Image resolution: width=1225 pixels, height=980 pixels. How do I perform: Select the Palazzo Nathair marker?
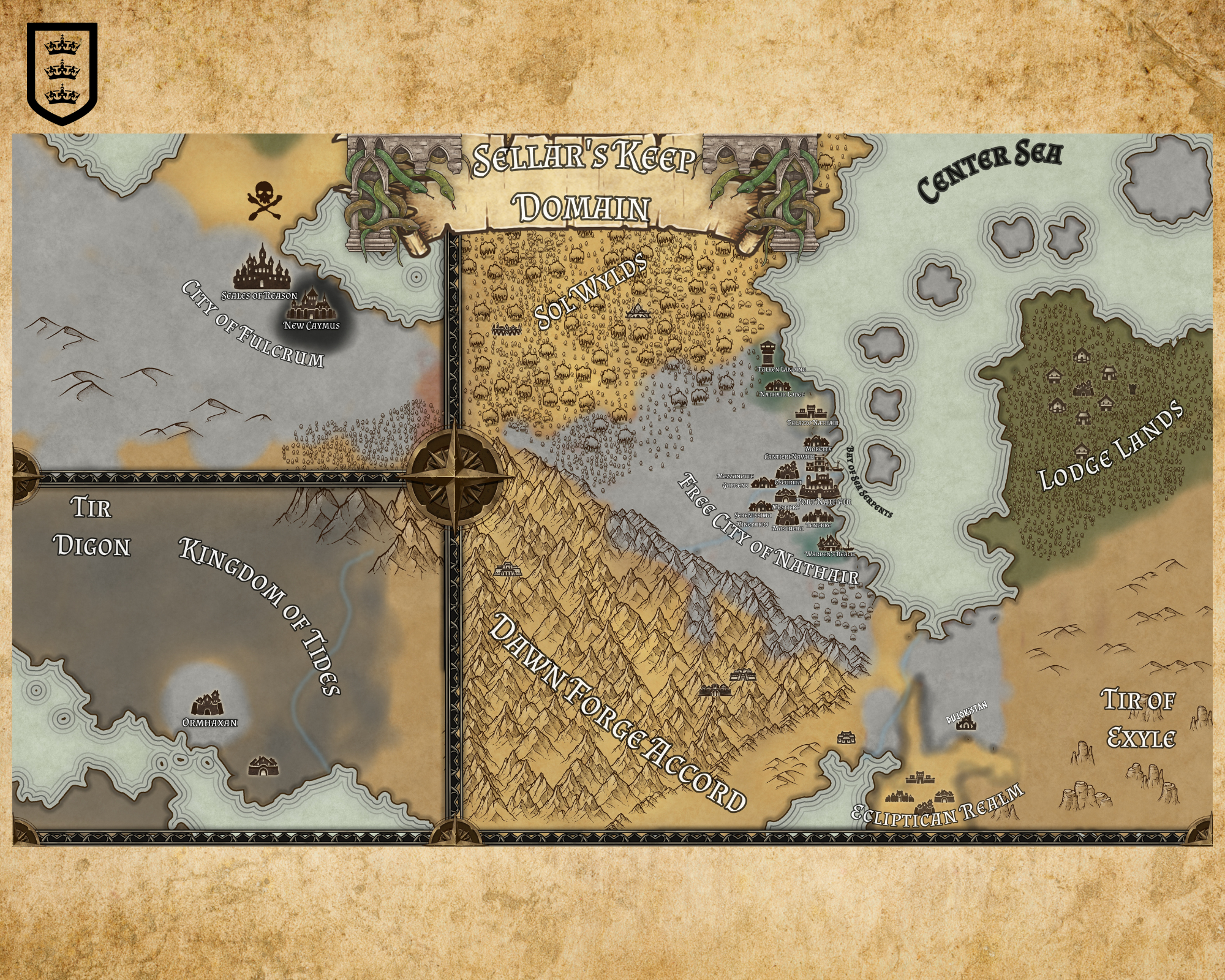(810, 411)
